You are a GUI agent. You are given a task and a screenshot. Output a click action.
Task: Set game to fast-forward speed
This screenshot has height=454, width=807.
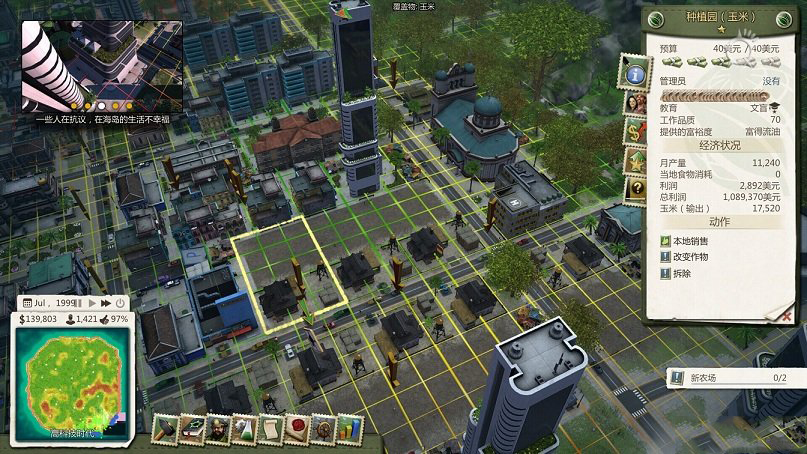tap(105, 302)
